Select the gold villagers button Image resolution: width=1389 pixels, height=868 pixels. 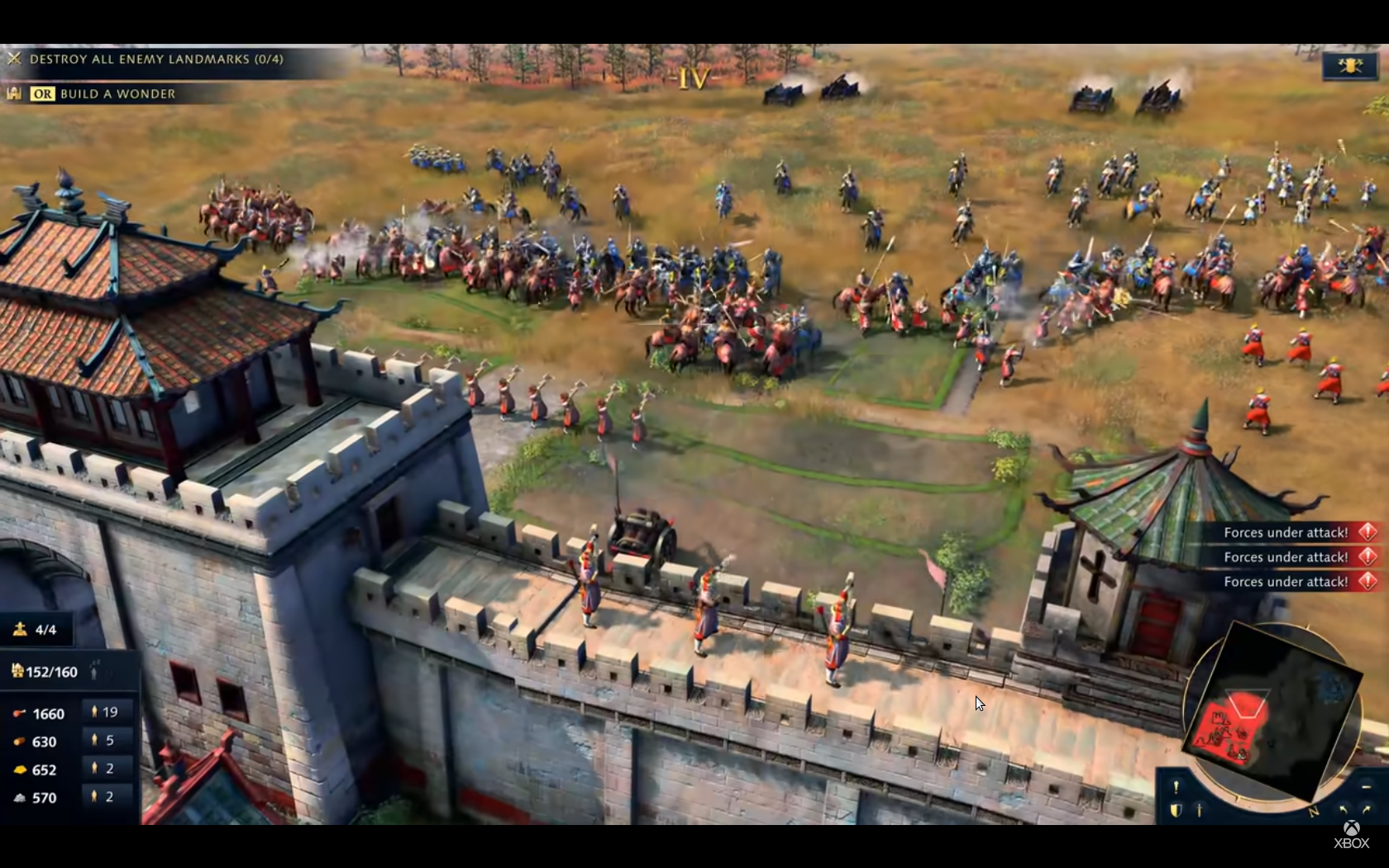105,768
